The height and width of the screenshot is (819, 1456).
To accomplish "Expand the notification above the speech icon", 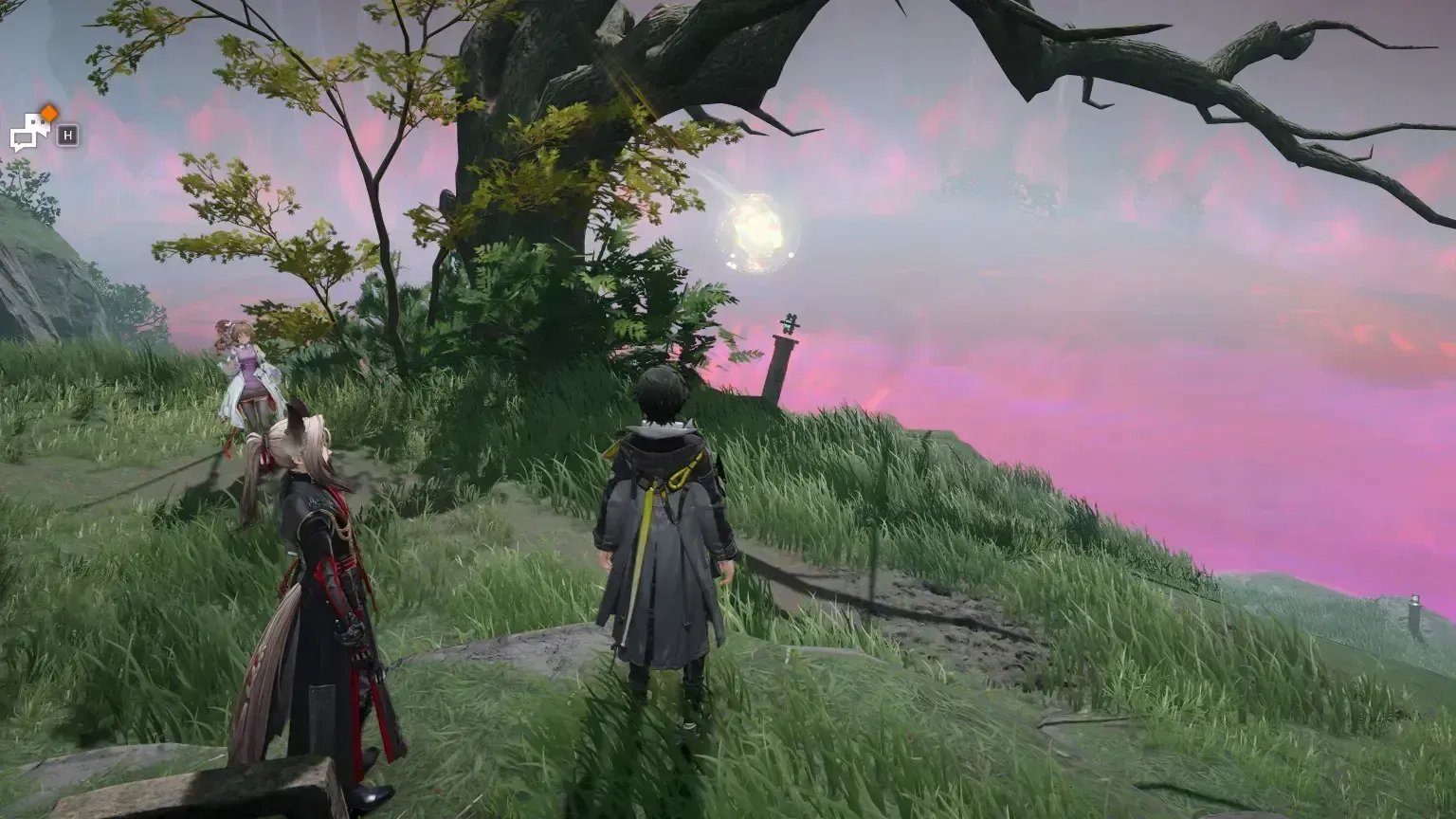I will [49, 113].
